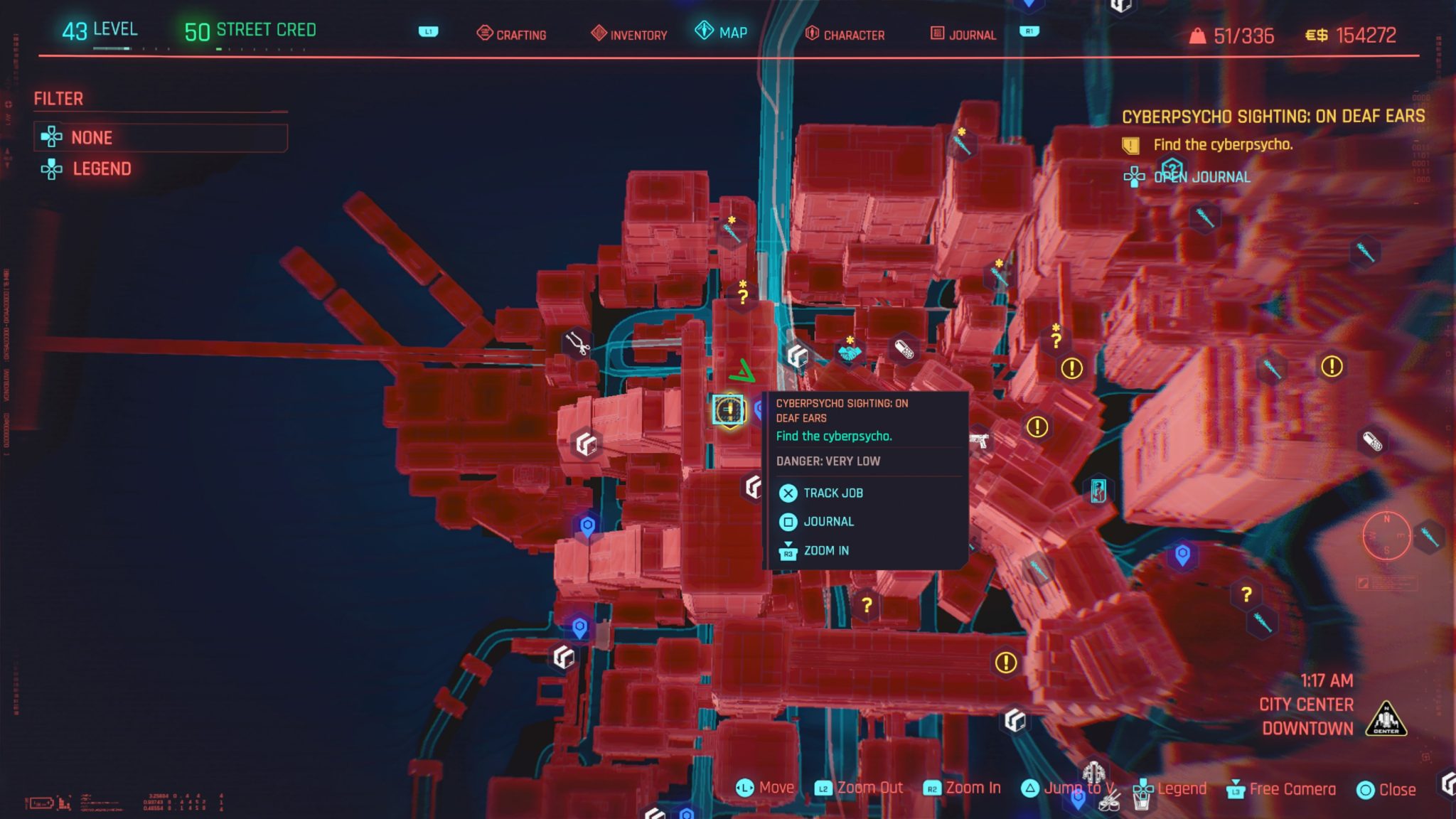Toggle the map LEGEND overlay

(102, 168)
